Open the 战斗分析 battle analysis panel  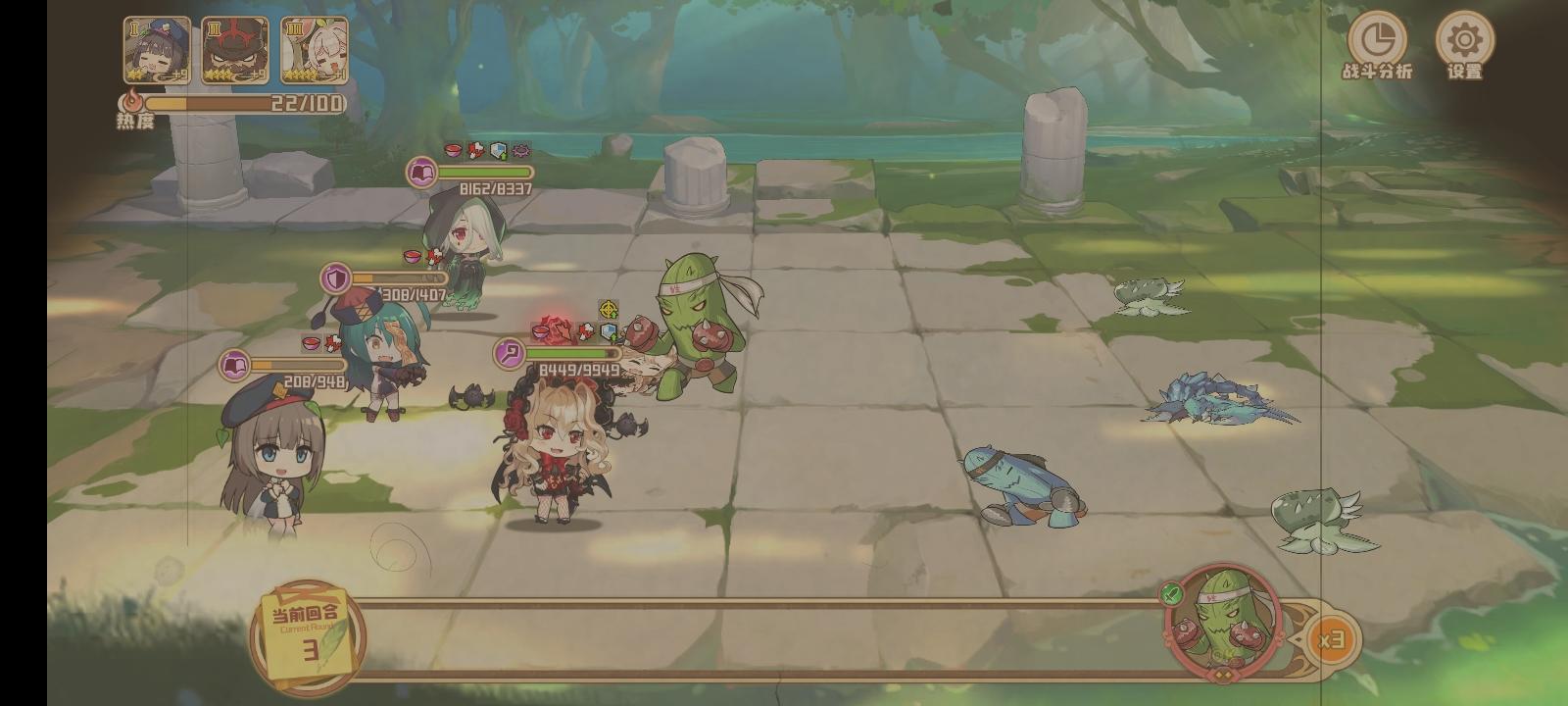point(1376,41)
